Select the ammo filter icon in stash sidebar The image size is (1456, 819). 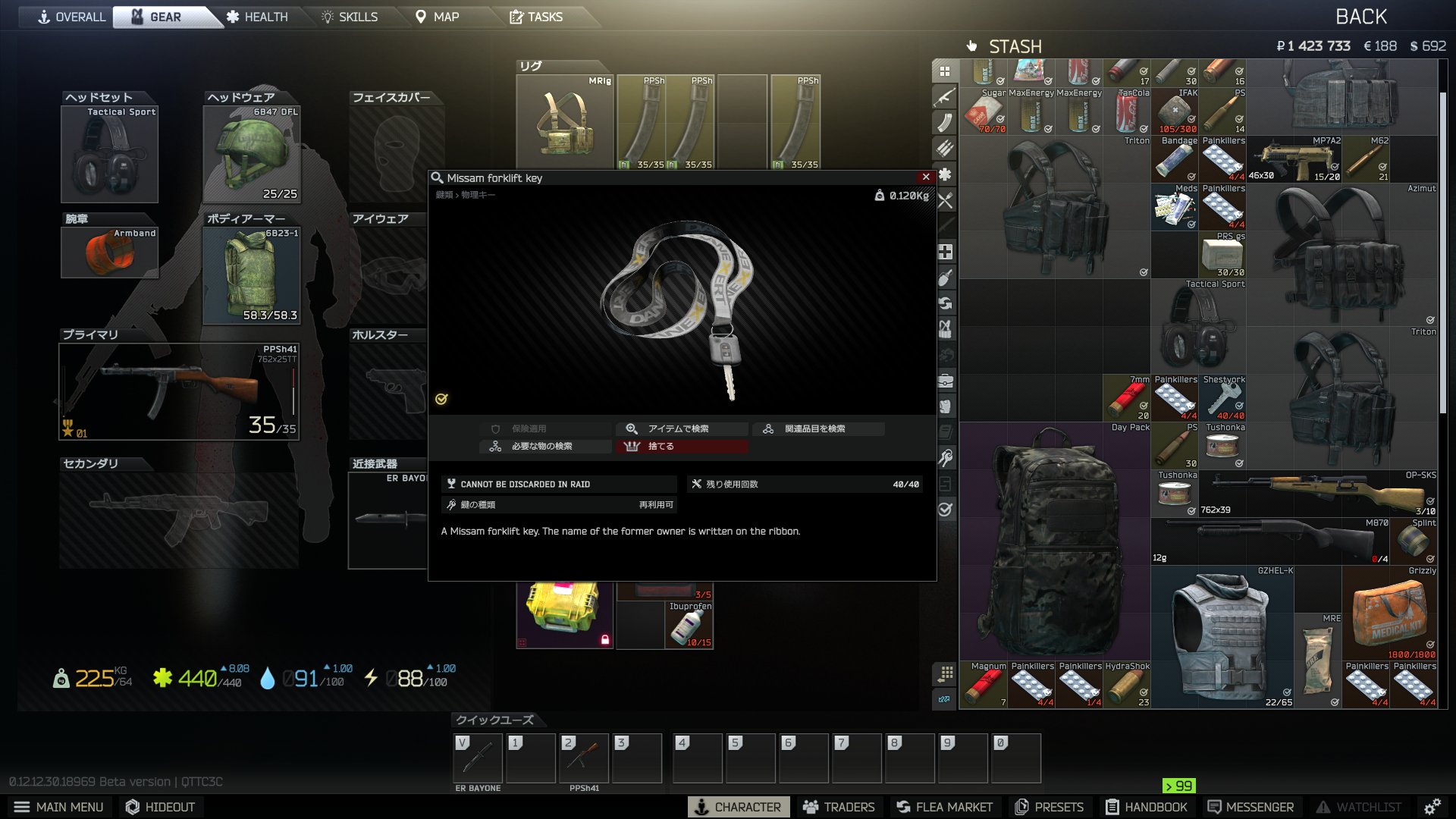(x=945, y=149)
